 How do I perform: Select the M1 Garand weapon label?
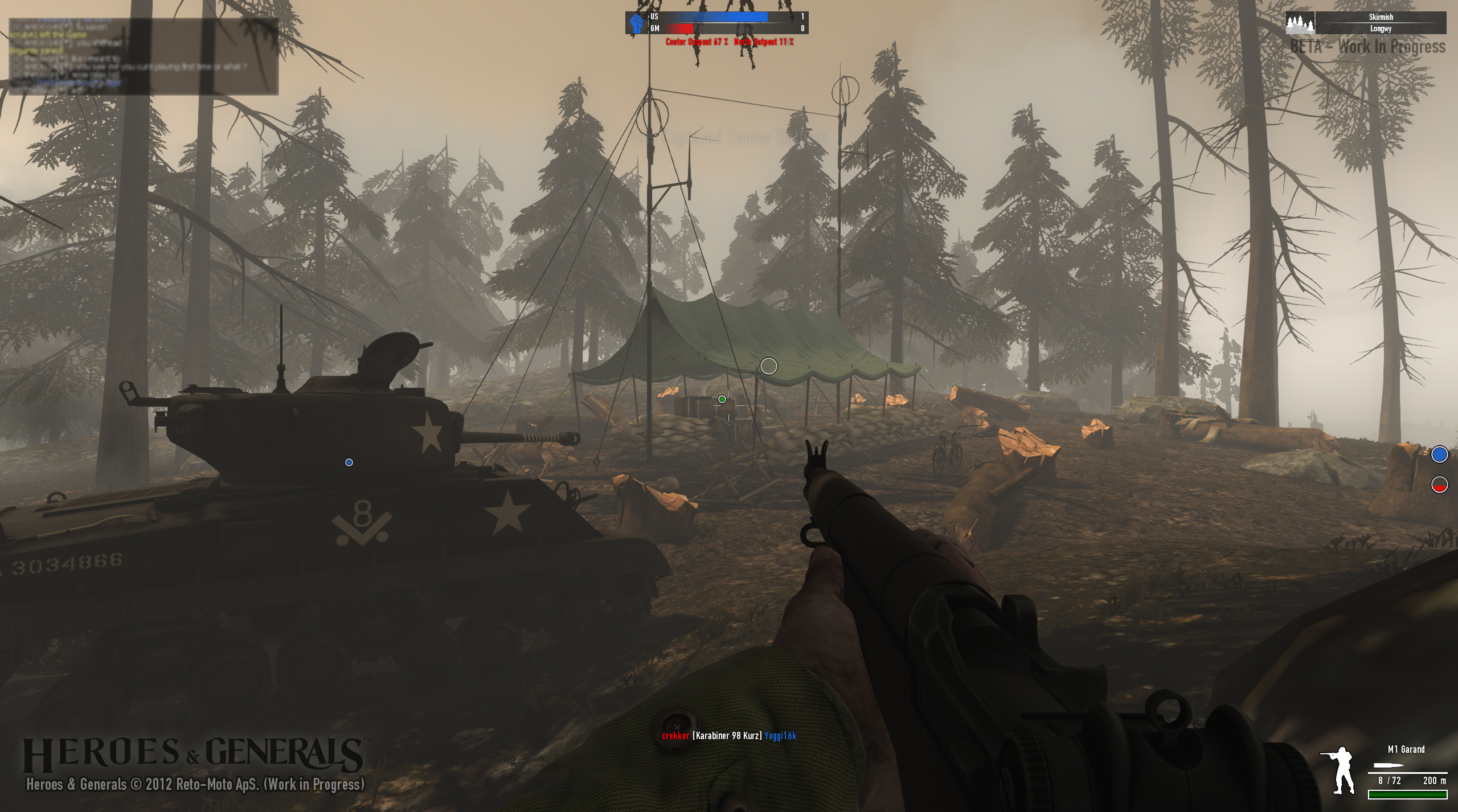[x=1406, y=749]
